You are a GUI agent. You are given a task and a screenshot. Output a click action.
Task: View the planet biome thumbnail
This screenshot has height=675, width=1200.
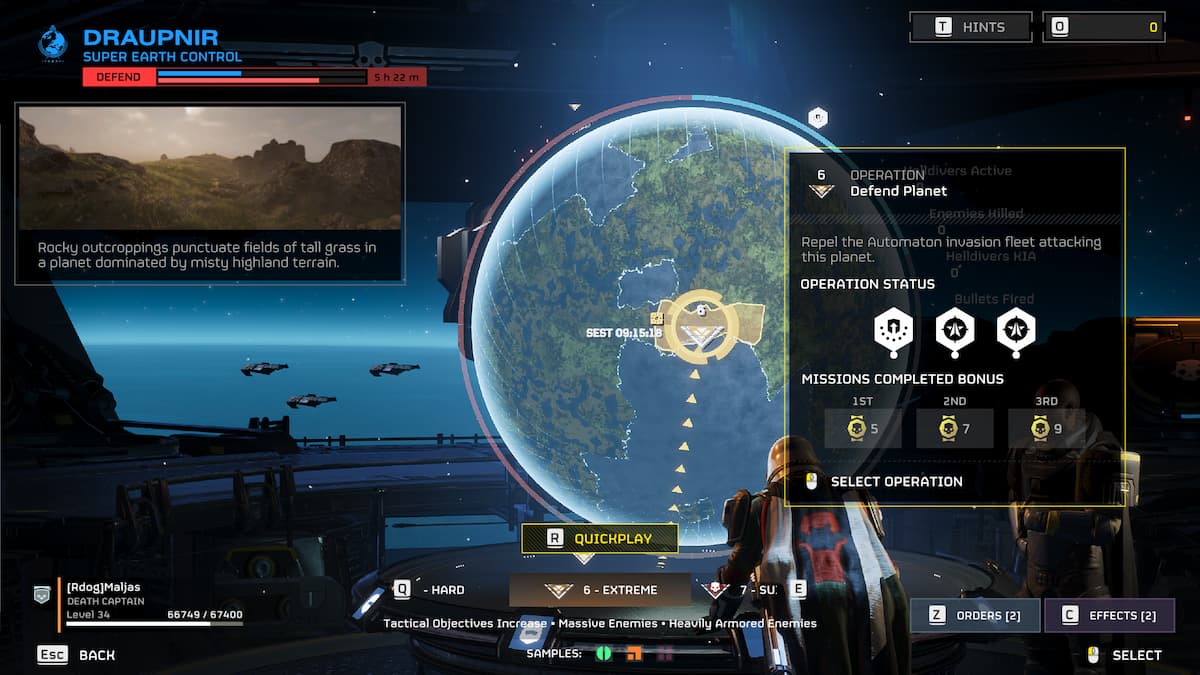(210, 168)
